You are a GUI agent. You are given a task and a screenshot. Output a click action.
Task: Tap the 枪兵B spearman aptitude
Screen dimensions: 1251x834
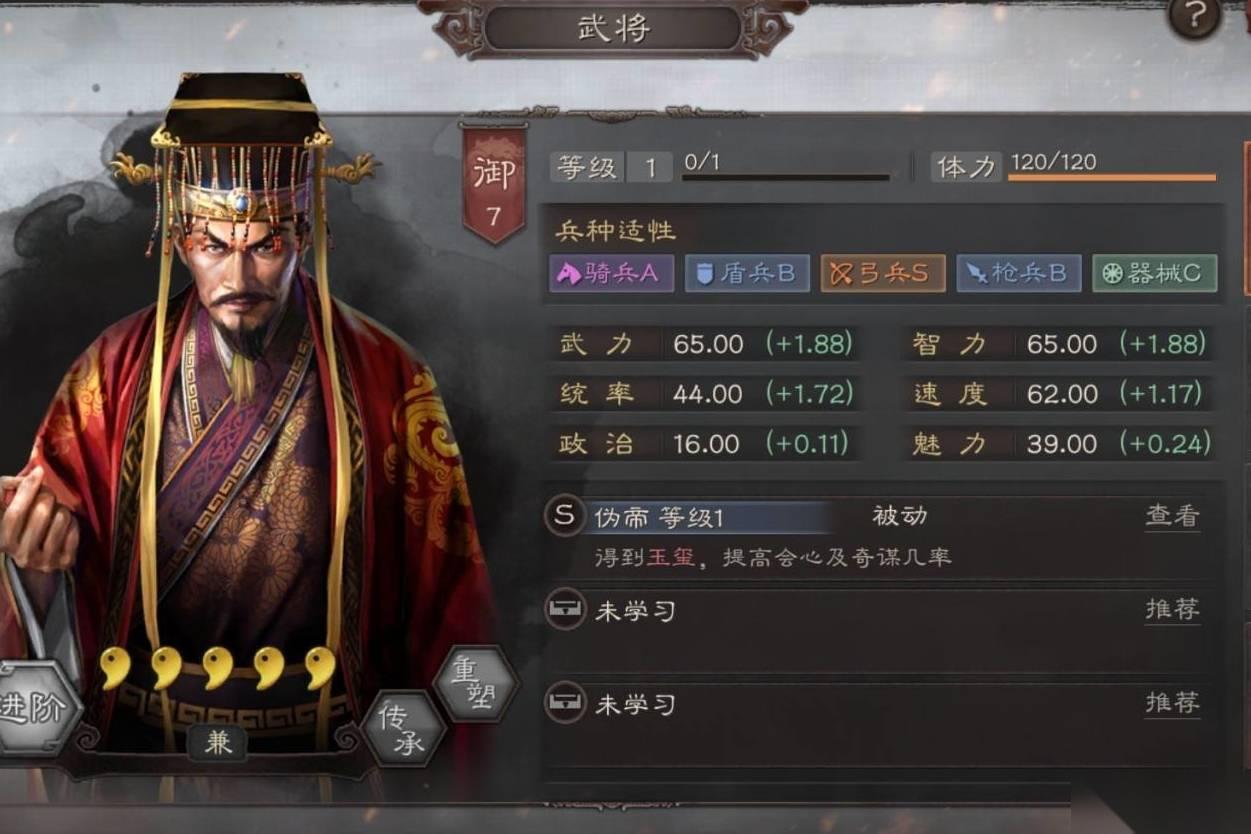pos(1018,274)
